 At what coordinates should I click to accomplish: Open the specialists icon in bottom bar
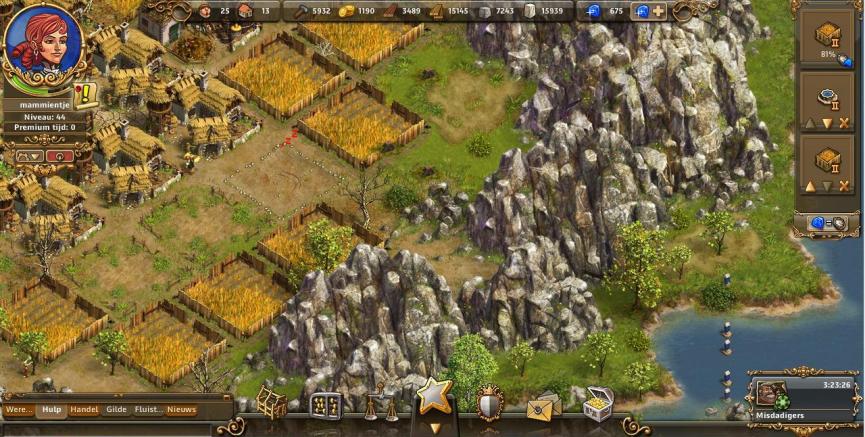[325, 404]
